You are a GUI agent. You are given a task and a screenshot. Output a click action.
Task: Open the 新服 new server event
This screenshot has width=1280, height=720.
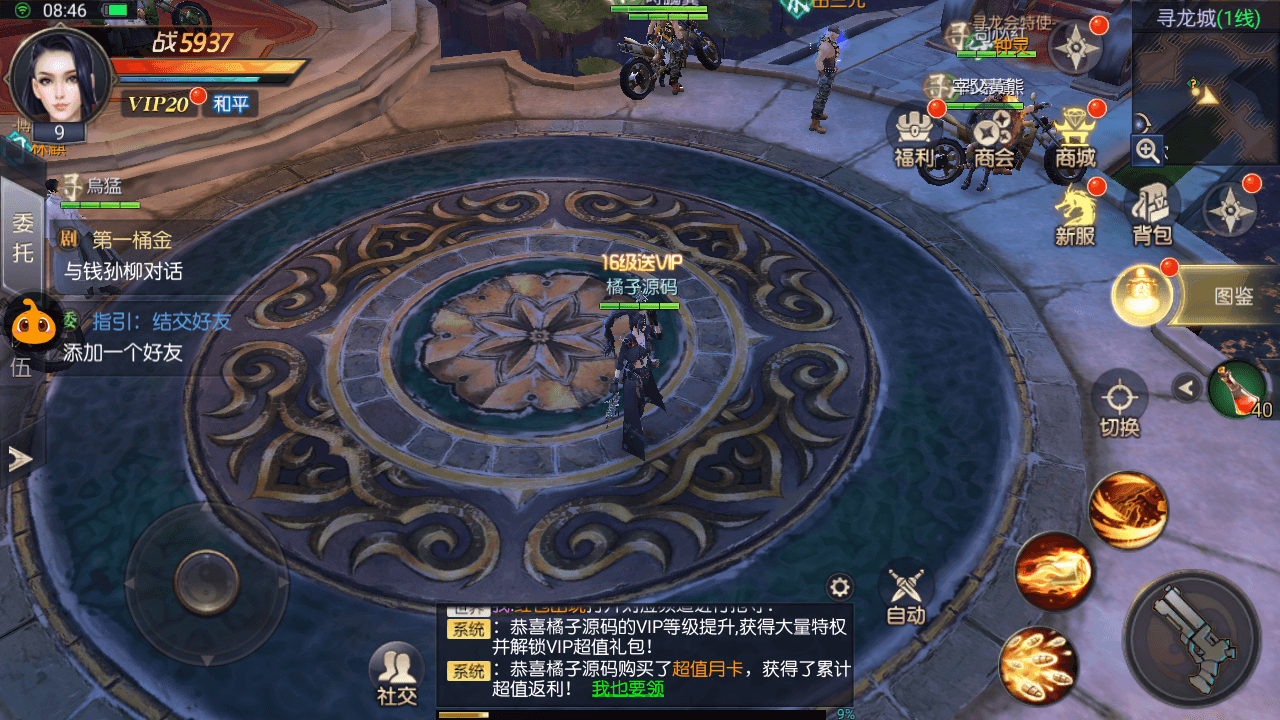pos(1076,214)
